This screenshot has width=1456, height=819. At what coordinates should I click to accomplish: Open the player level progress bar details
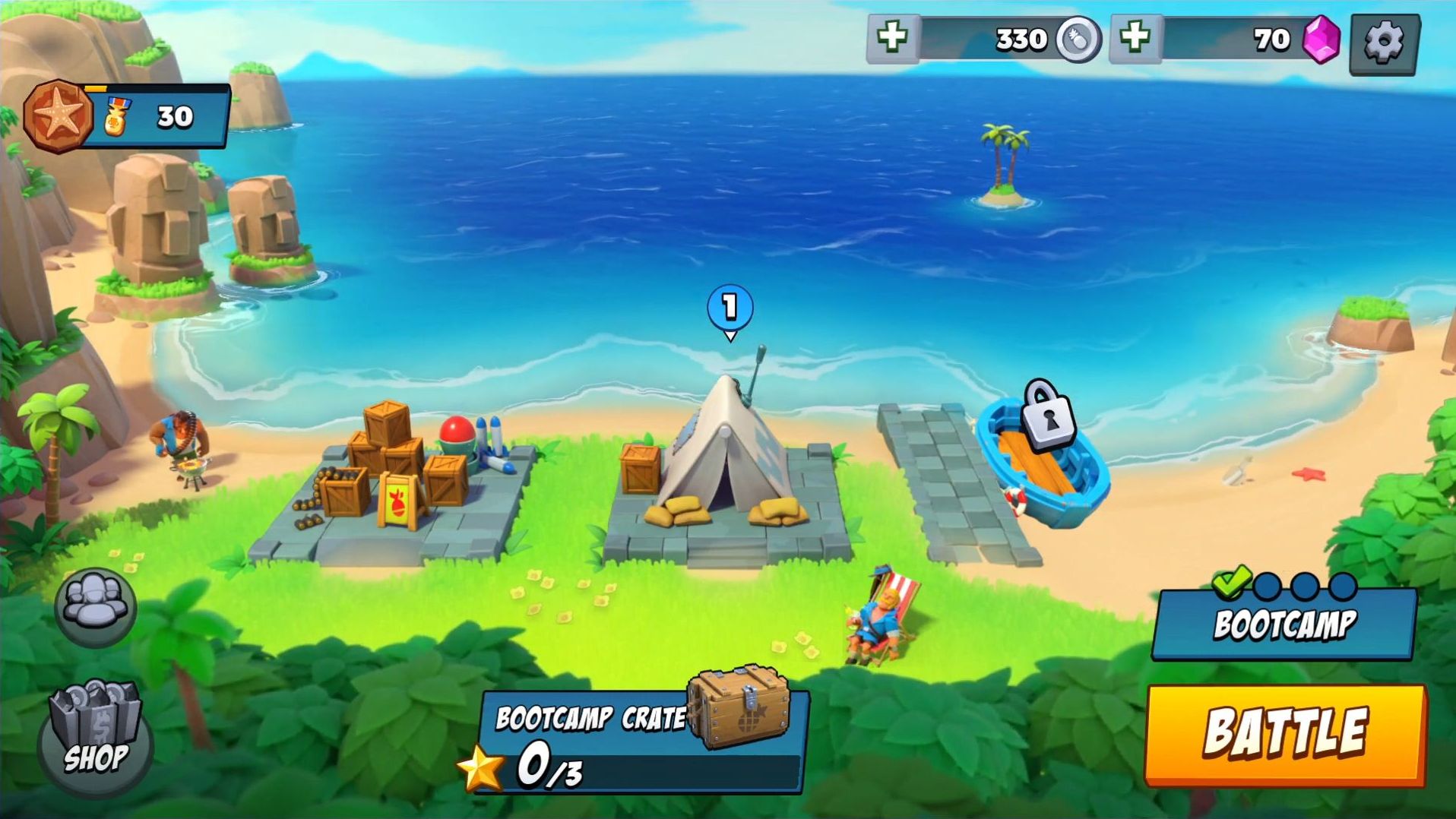(x=152, y=90)
